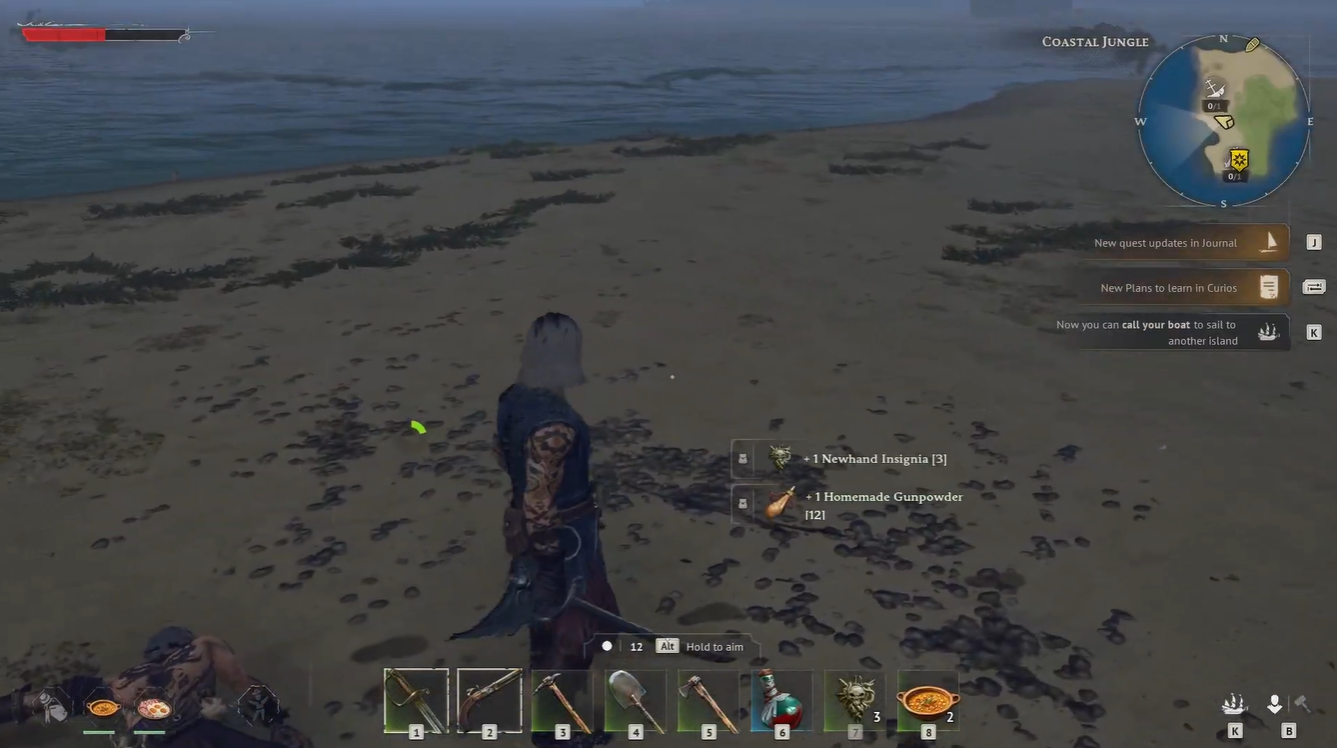
Task: Open the 'New quest updates in Journal' notification
Action: [x=1170, y=242]
